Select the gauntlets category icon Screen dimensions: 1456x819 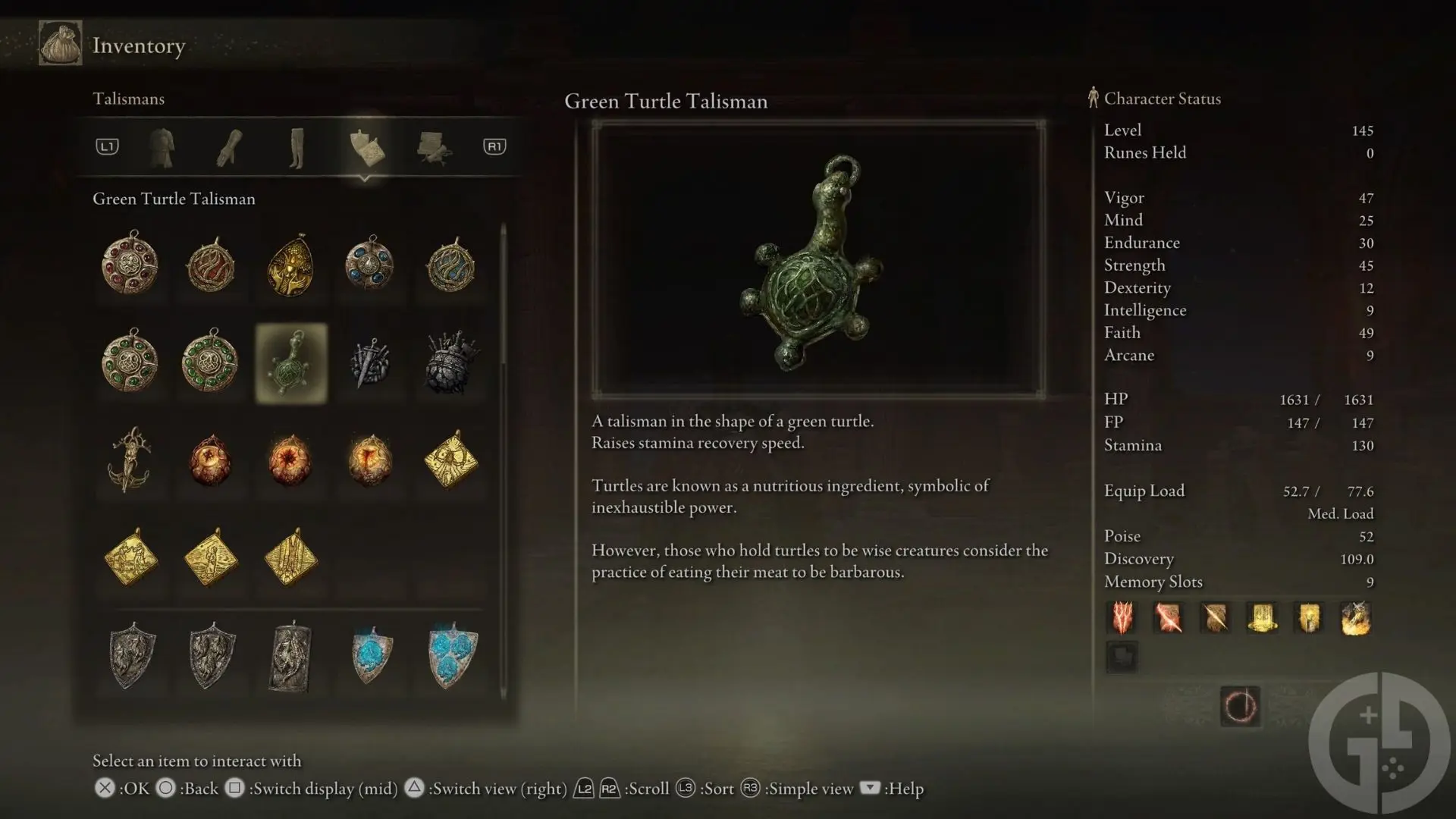pyautogui.click(x=228, y=147)
